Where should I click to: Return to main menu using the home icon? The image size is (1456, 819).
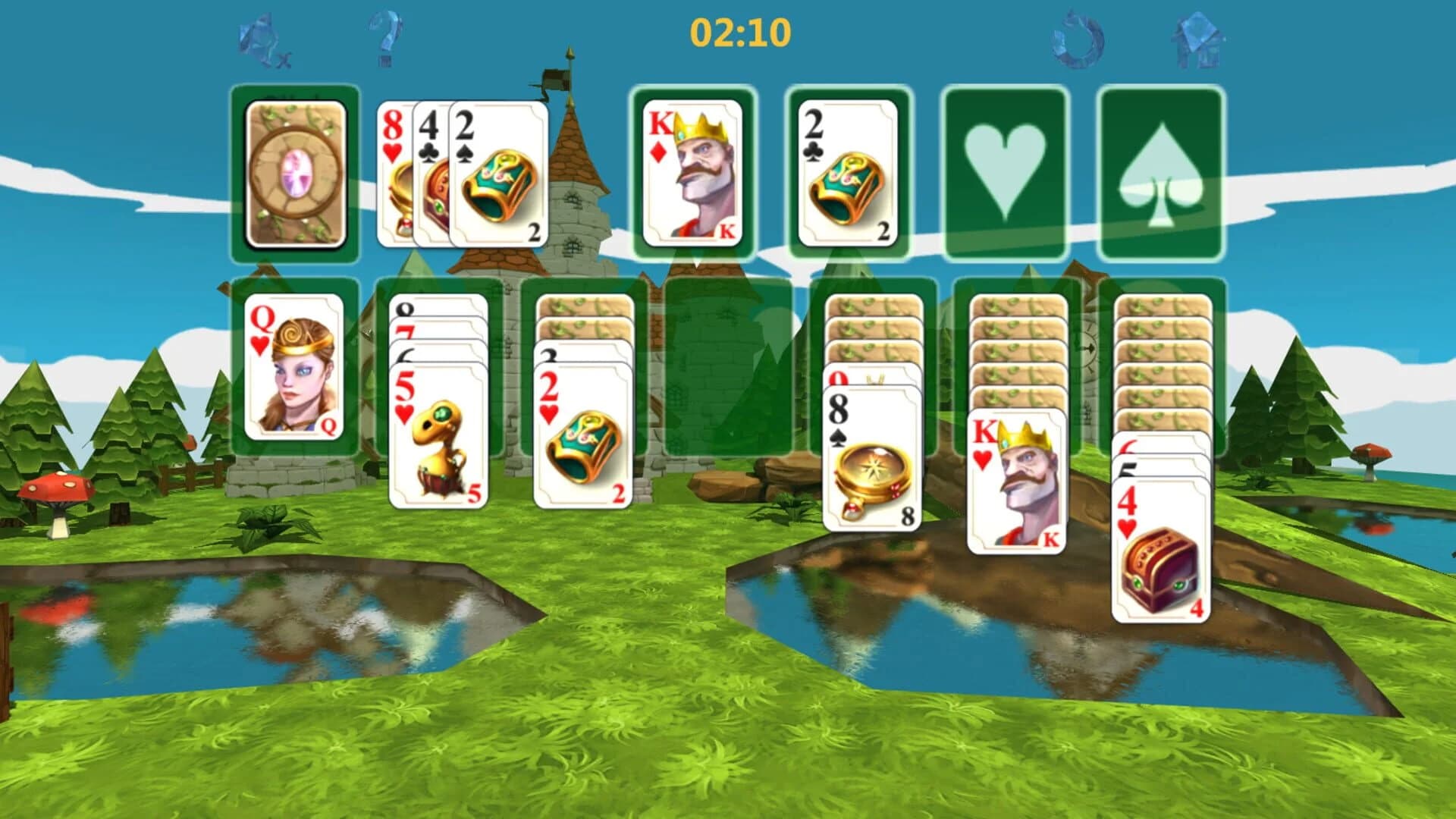point(1198,38)
